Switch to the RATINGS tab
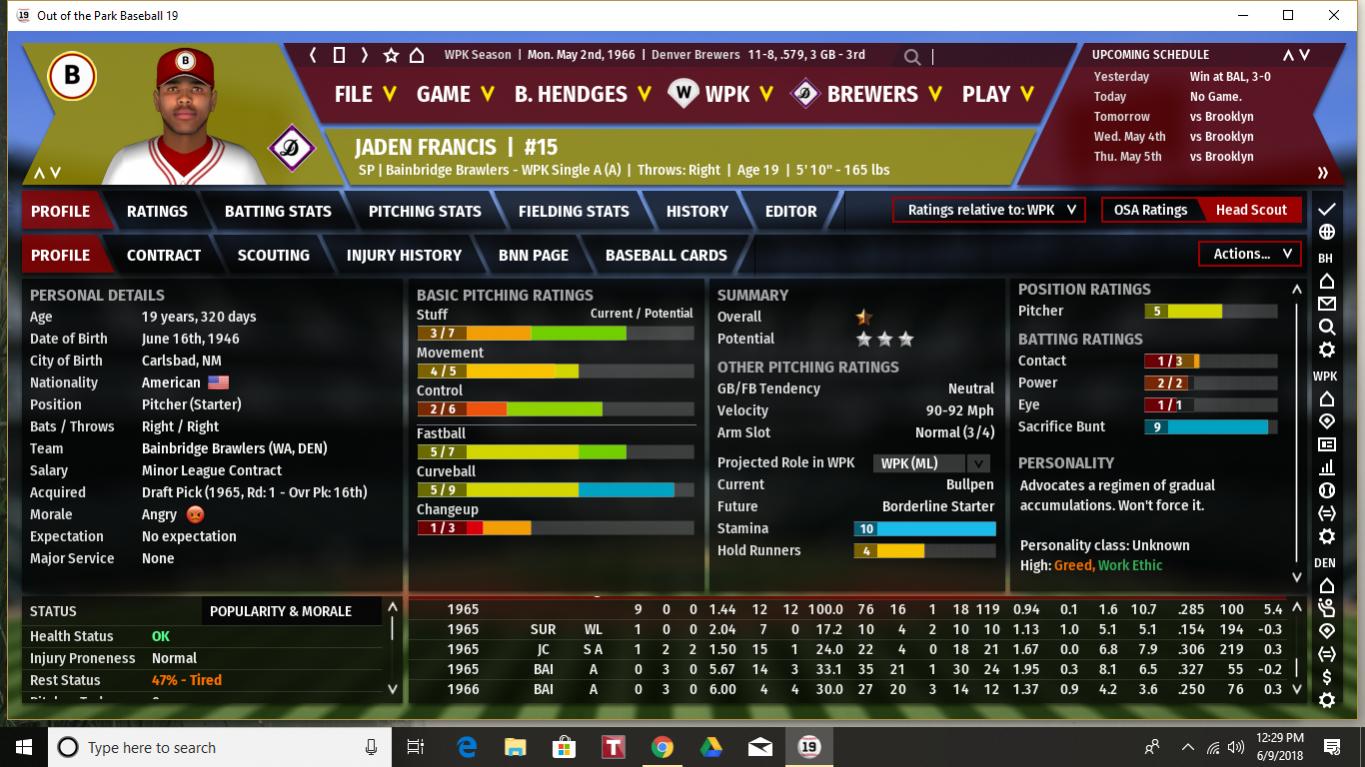The width and height of the screenshot is (1365, 767). point(157,211)
